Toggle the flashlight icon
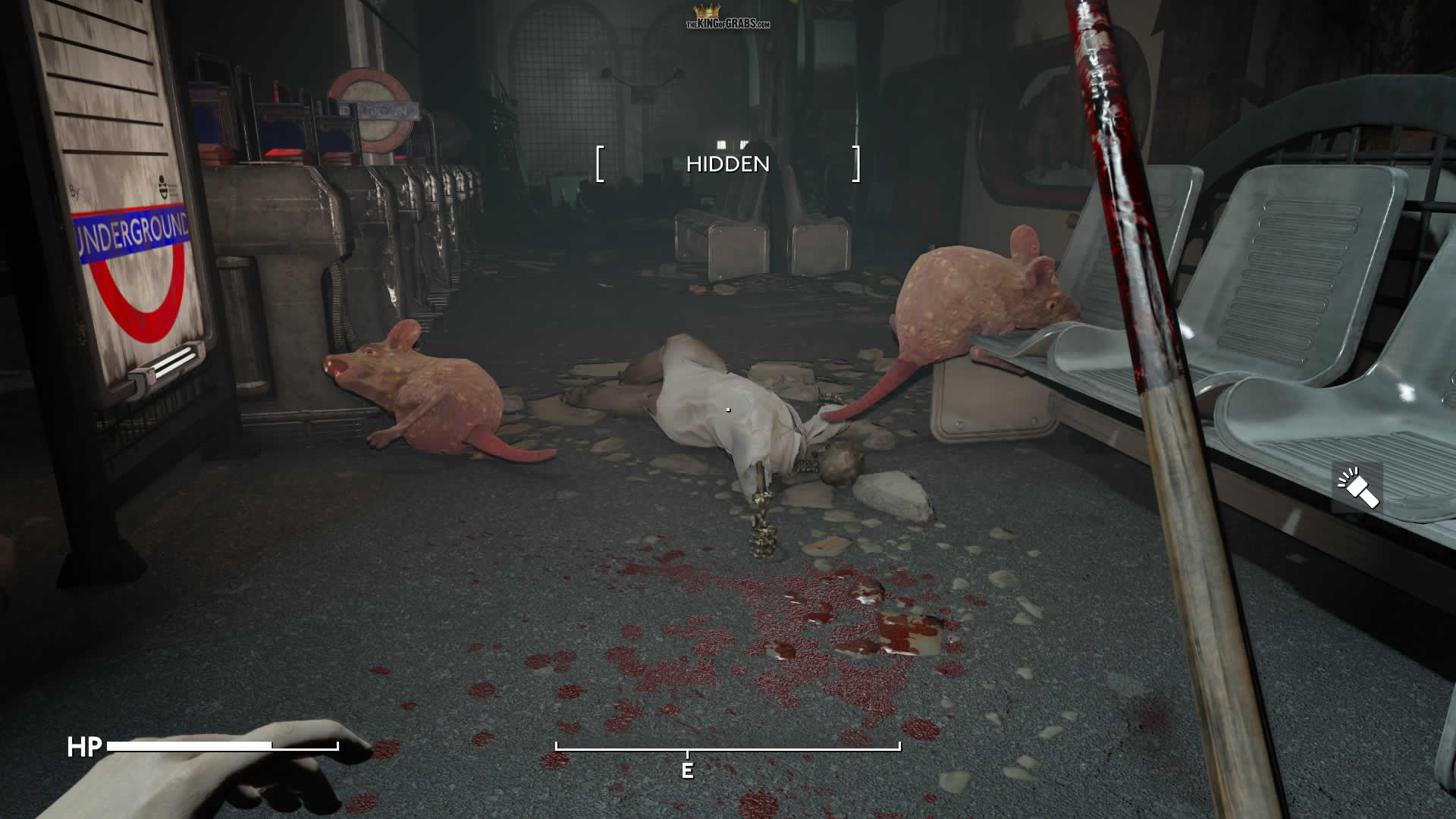This screenshot has width=1456, height=819. [1357, 488]
